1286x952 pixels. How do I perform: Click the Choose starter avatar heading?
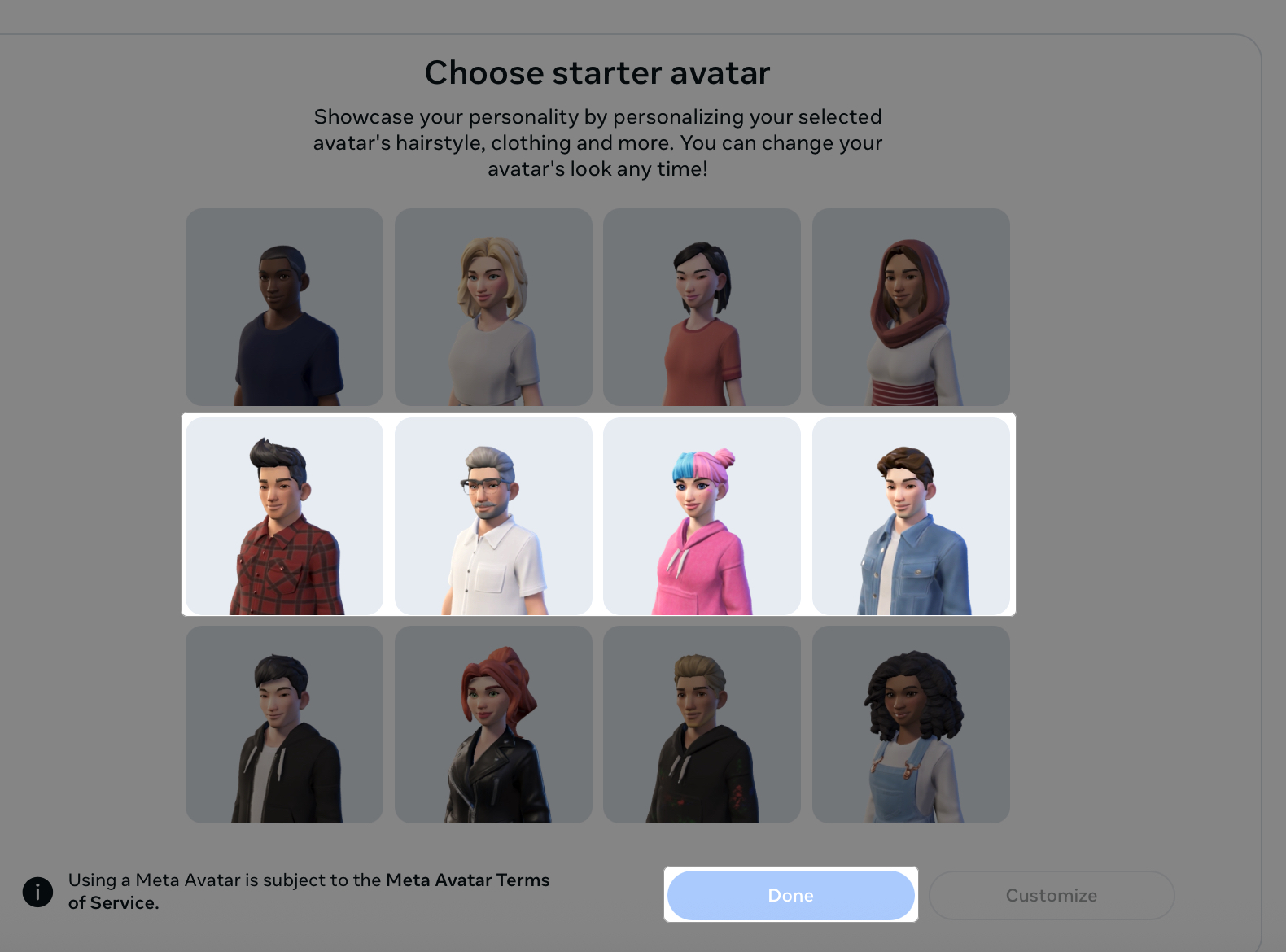point(597,72)
